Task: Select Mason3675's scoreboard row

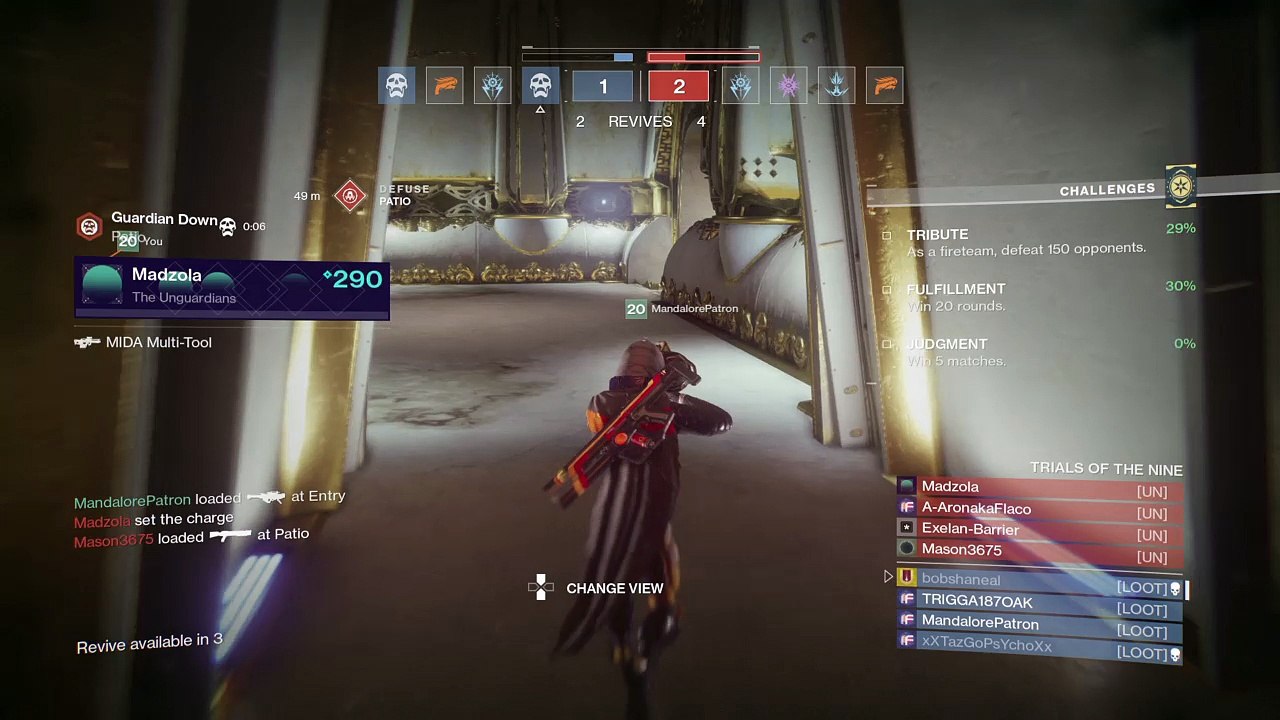Action: pyautogui.click(x=1040, y=550)
